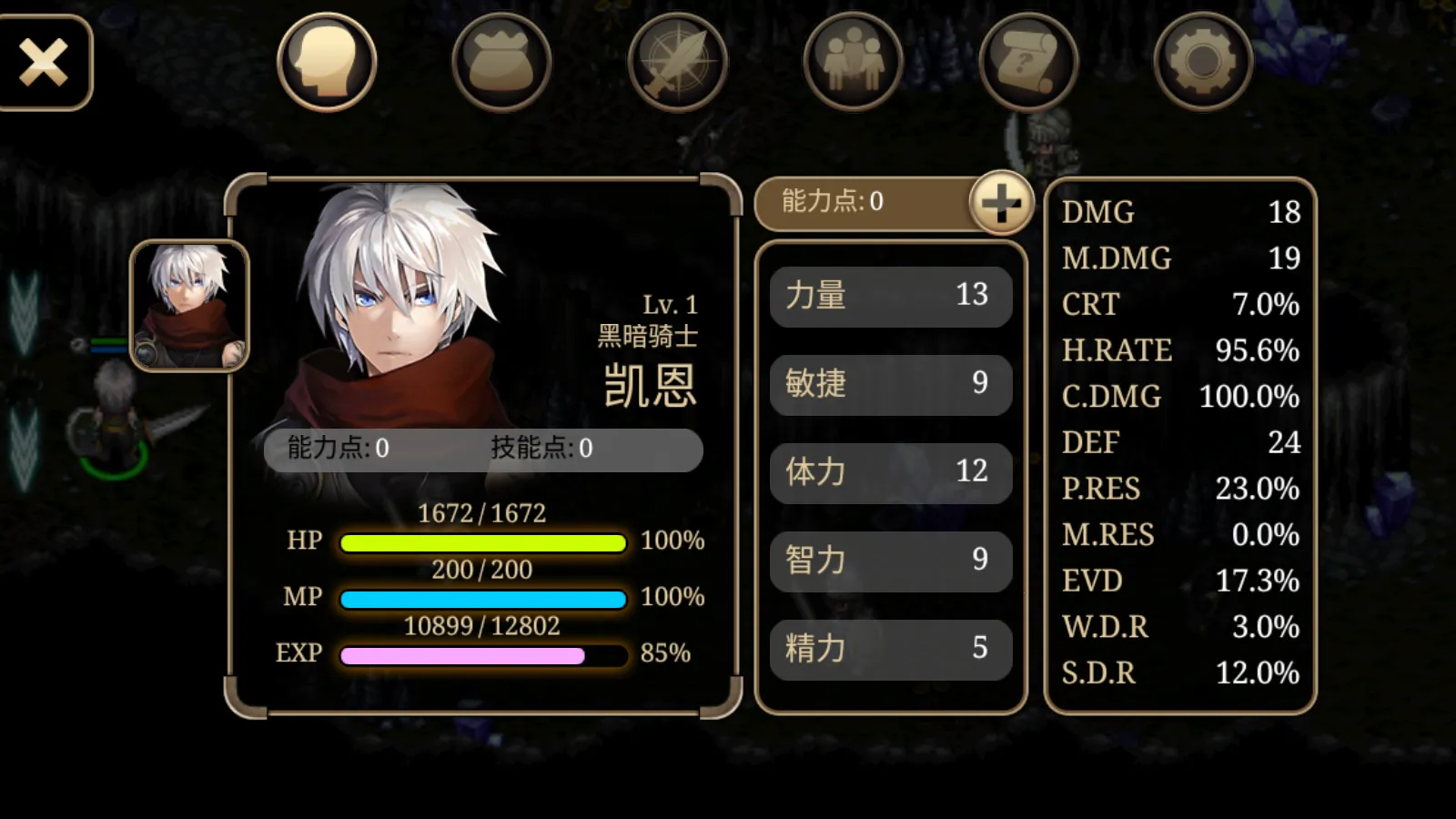Show the party members tab
Viewport: 1456px width, 819px height.
point(853,62)
